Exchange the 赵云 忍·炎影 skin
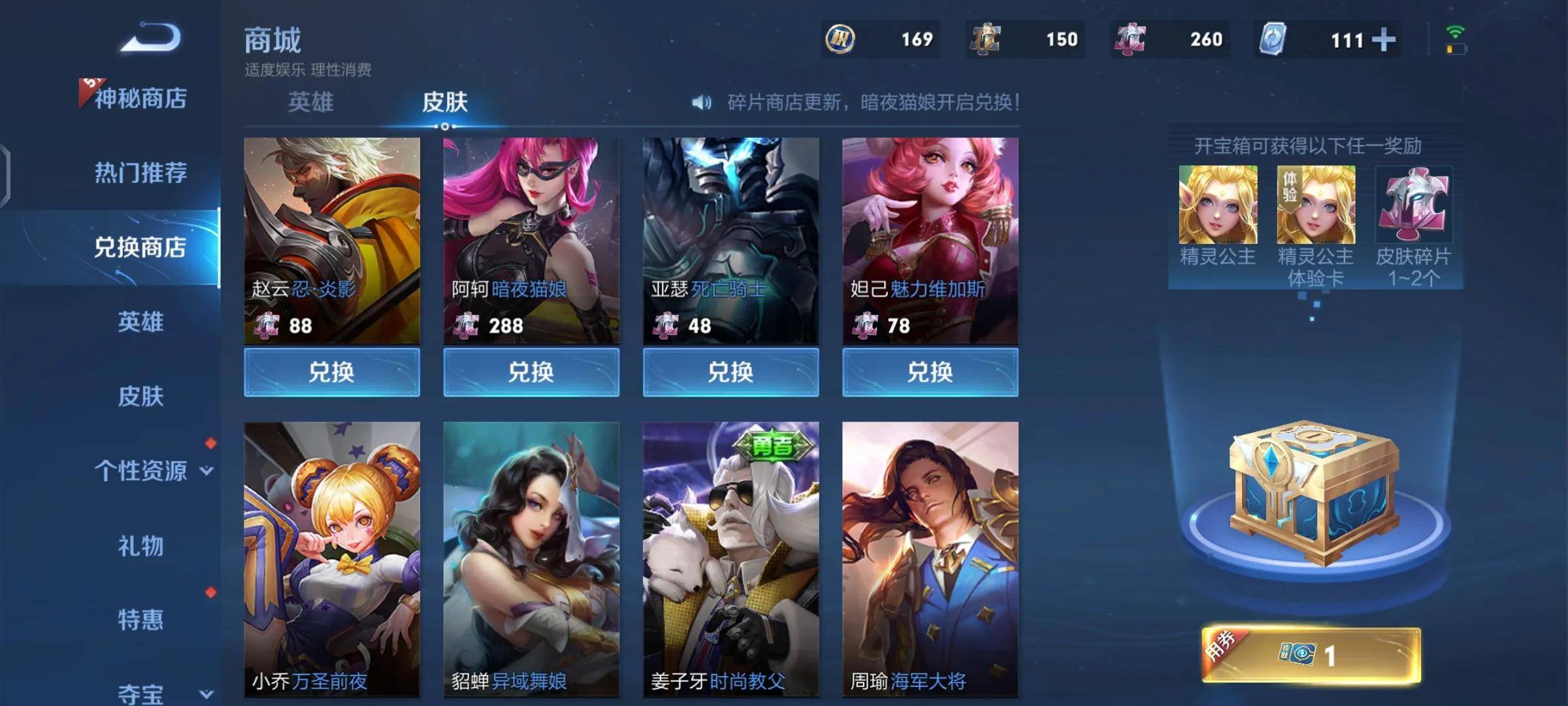 point(332,372)
